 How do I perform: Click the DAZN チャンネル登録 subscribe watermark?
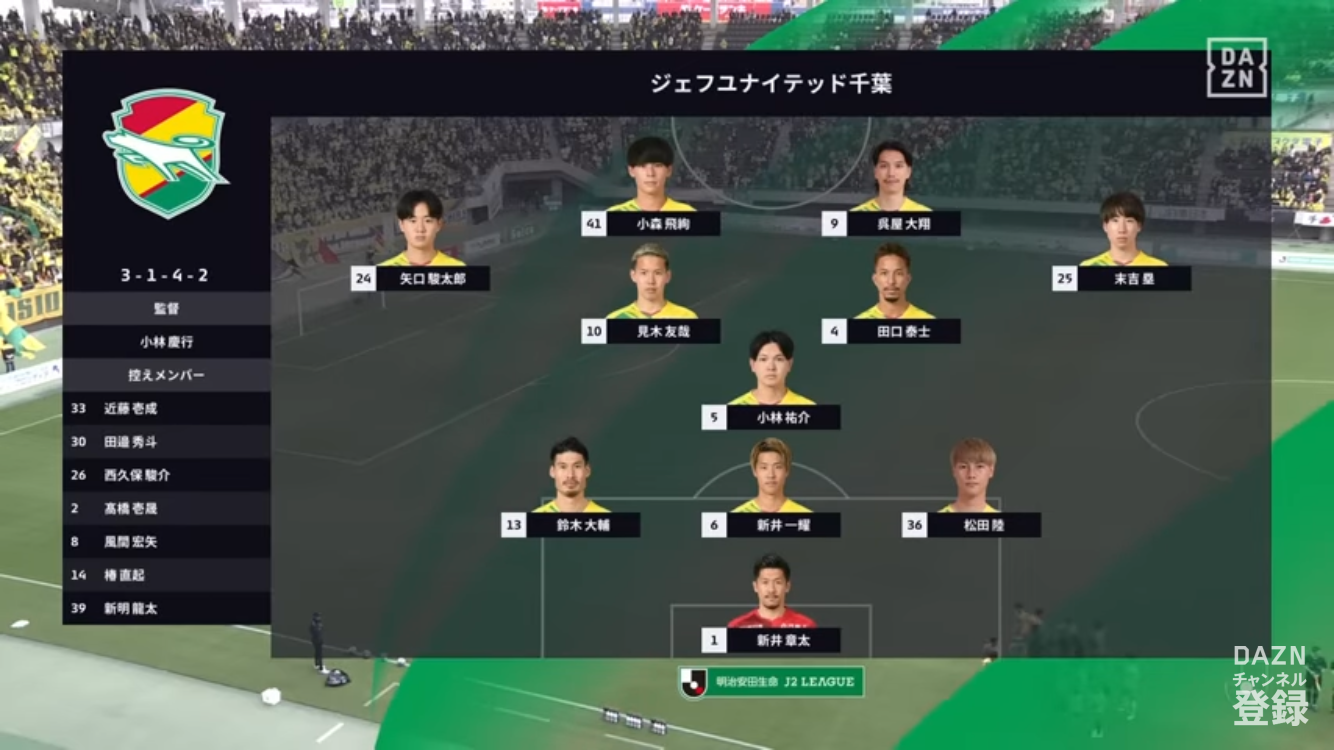pyautogui.click(x=1269, y=685)
